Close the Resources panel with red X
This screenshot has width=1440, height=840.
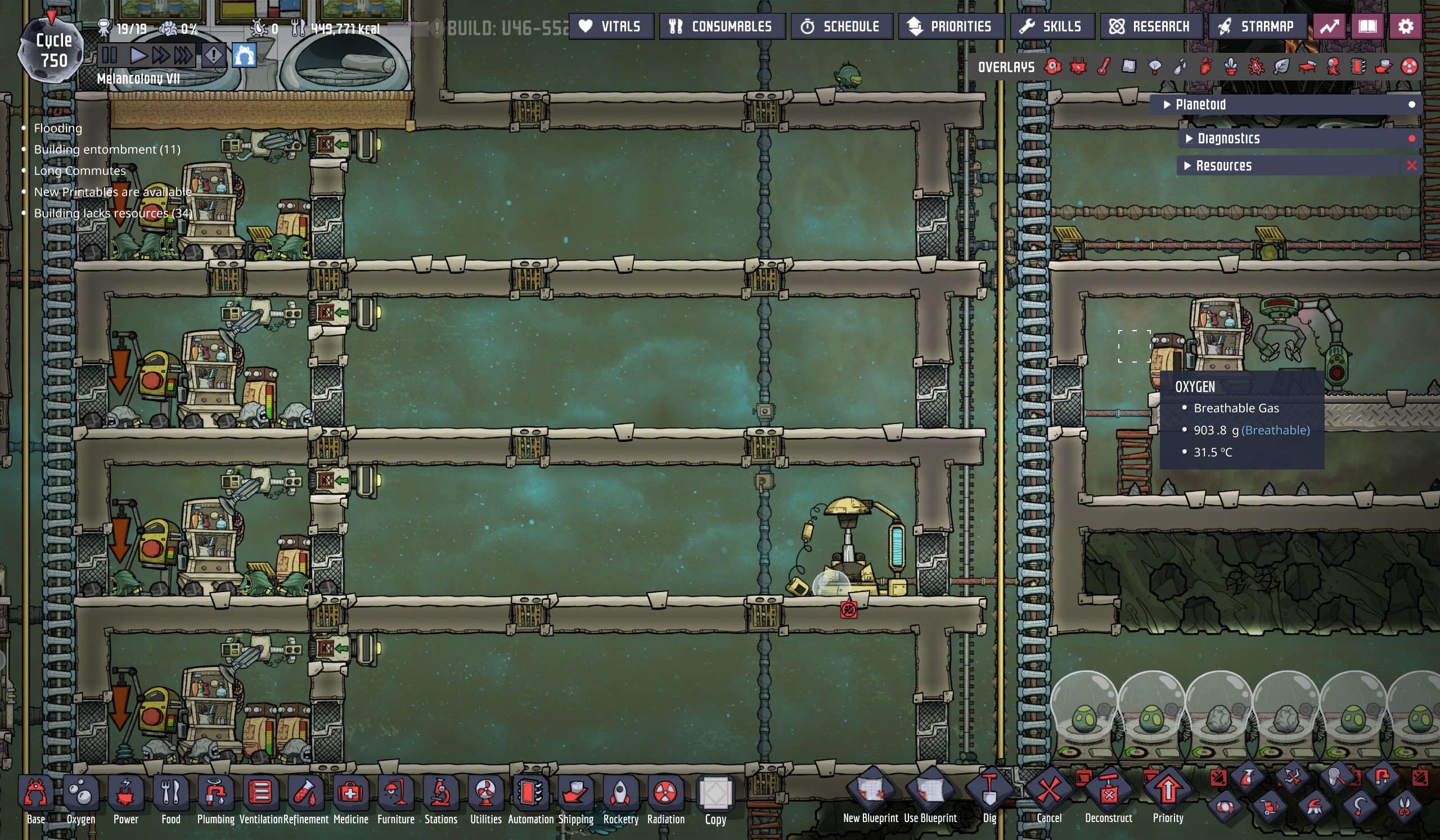click(1411, 166)
